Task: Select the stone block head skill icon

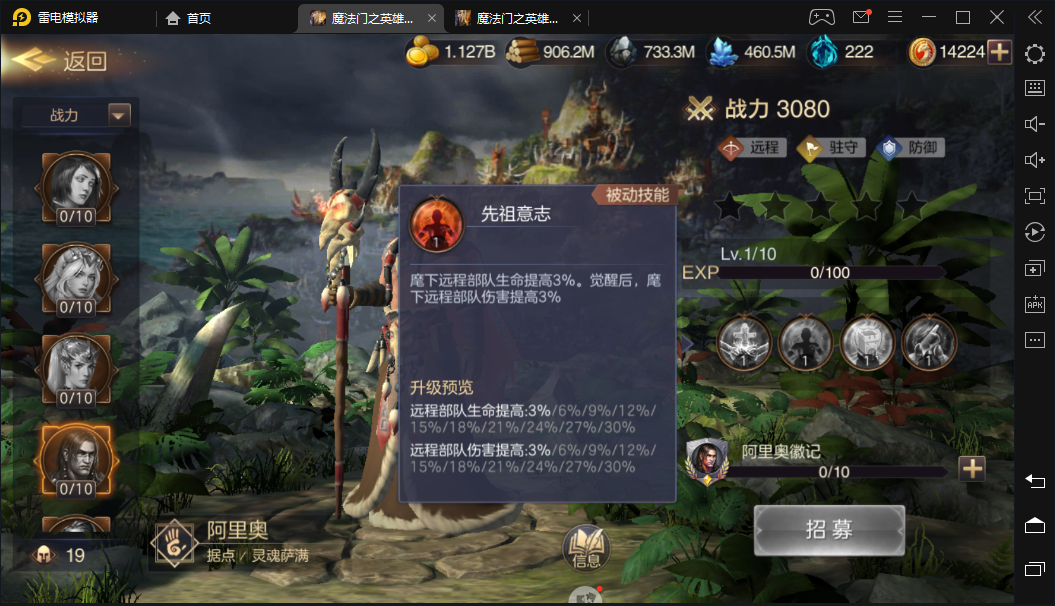Action: (x=868, y=344)
